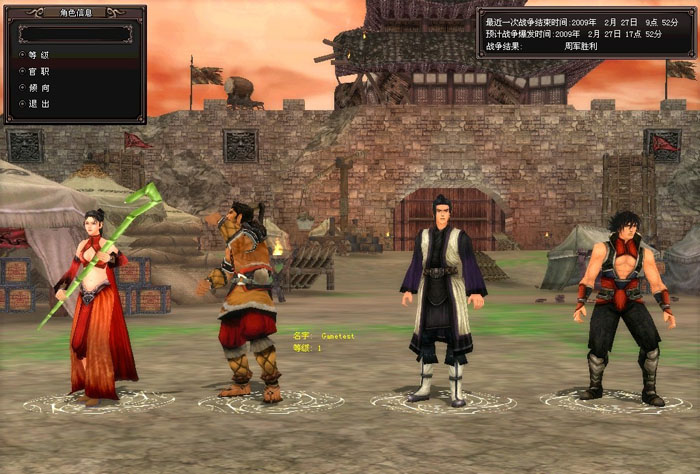Select the 等级 (Level) menu entry
This screenshot has height=474, width=700.
coord(38,55)
